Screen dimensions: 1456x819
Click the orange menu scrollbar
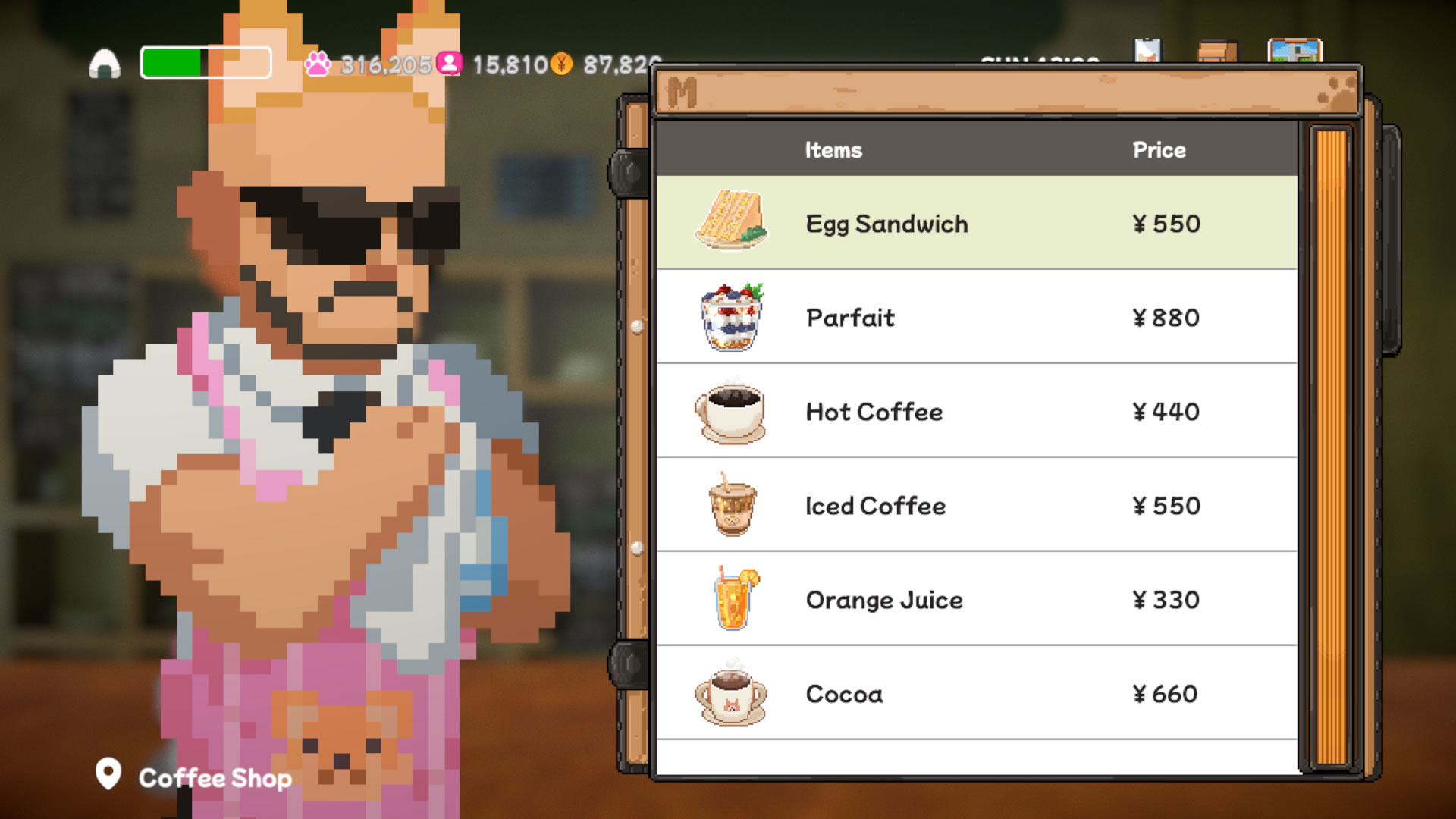pyautogui.click(x=1331, y=447)
